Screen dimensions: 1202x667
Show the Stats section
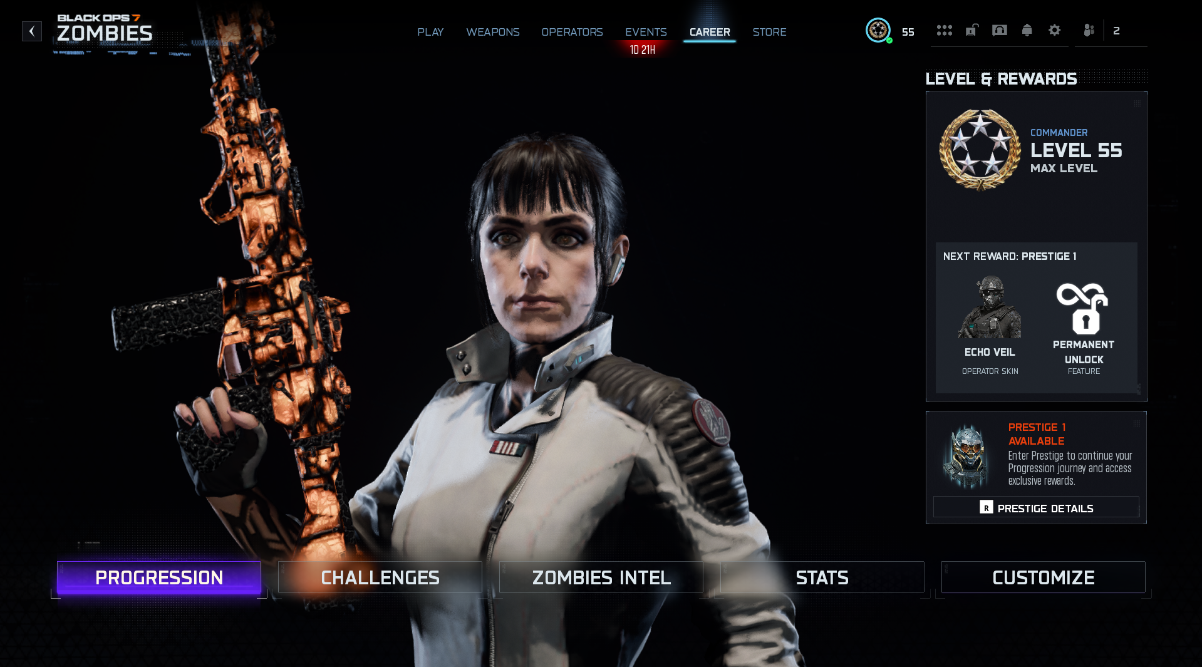[822, 578]
